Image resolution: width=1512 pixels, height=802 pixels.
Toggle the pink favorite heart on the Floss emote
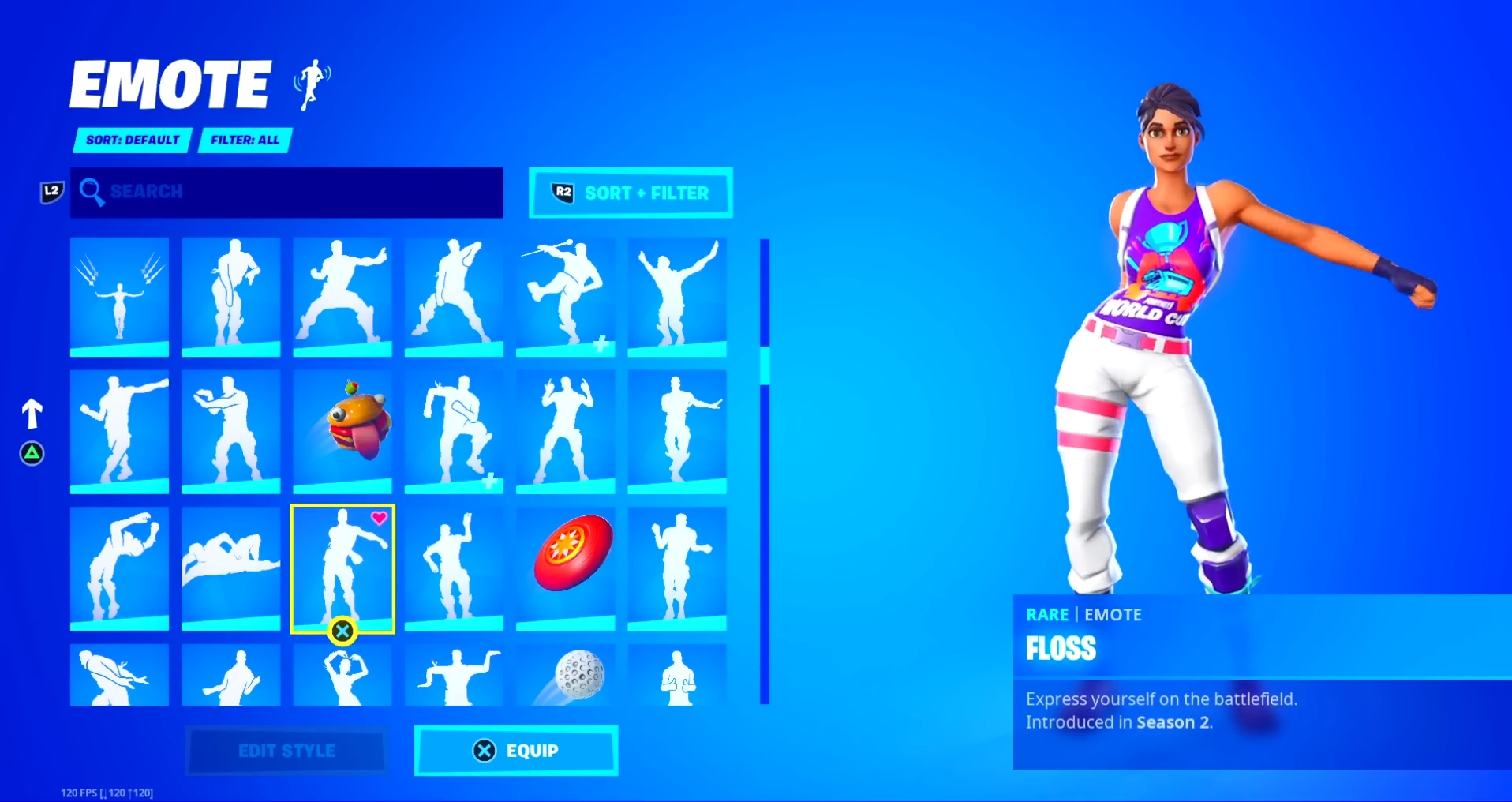coord(380,519)
